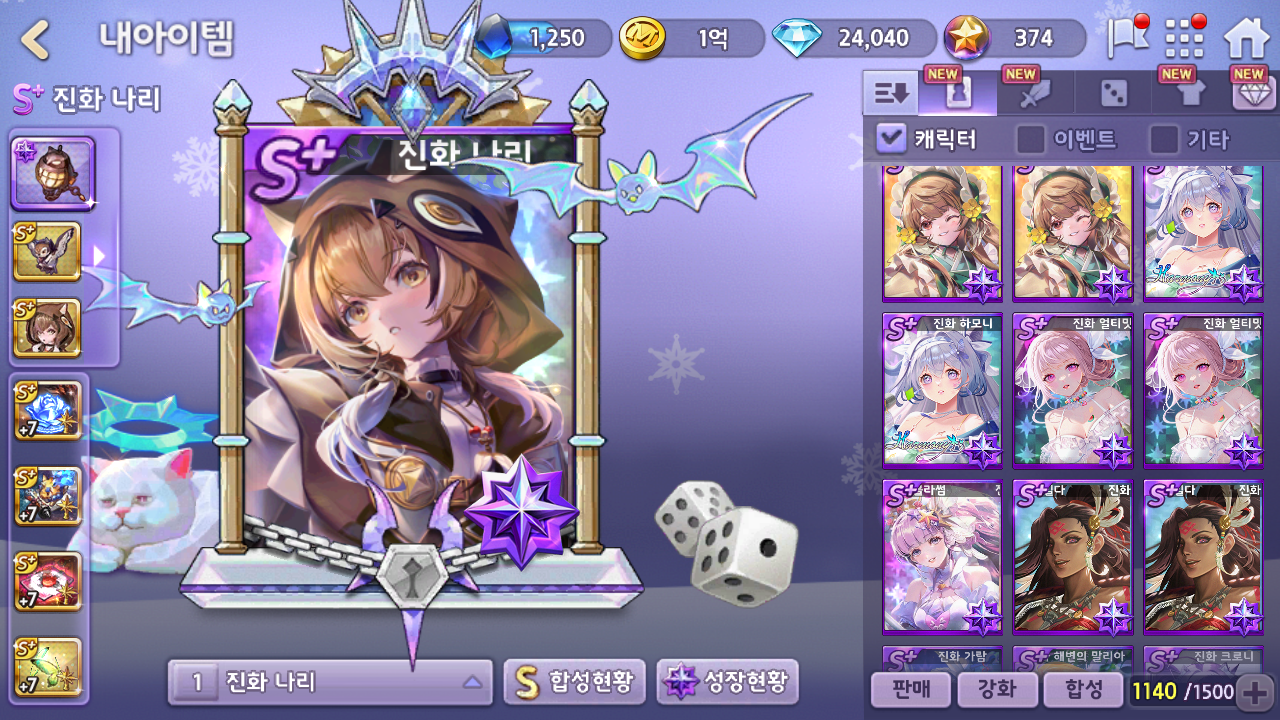Tap the 합성 combine button
The image size is (1280, 720).
(x=1083, y=690)
